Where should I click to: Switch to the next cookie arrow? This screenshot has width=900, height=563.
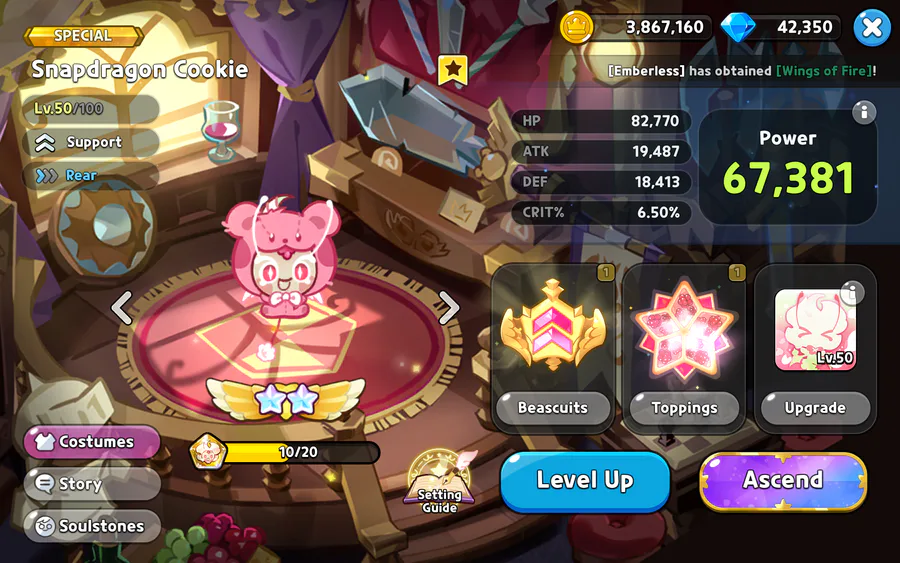pos(449,308)
